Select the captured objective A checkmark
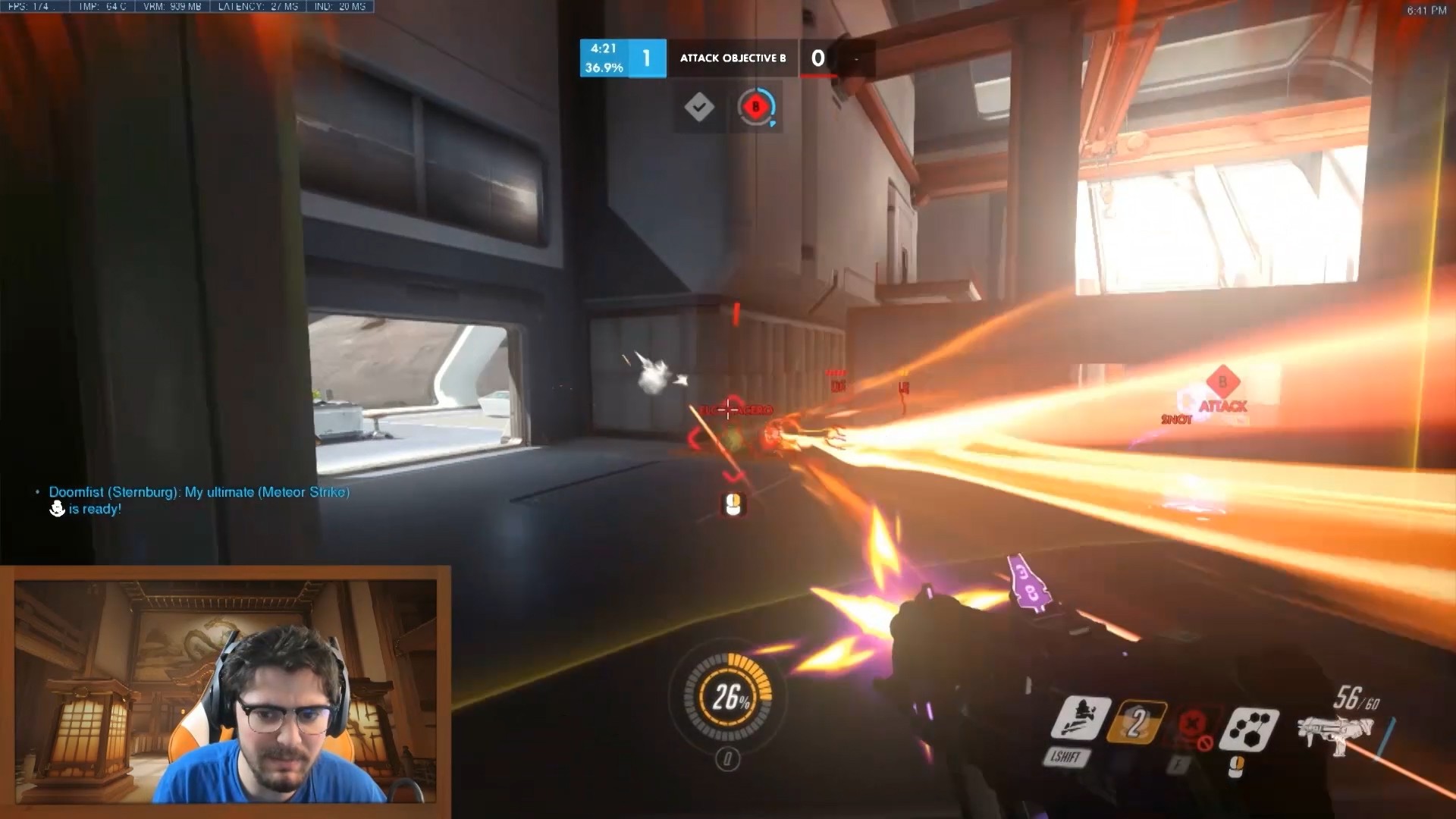 [x=698, y=107]
